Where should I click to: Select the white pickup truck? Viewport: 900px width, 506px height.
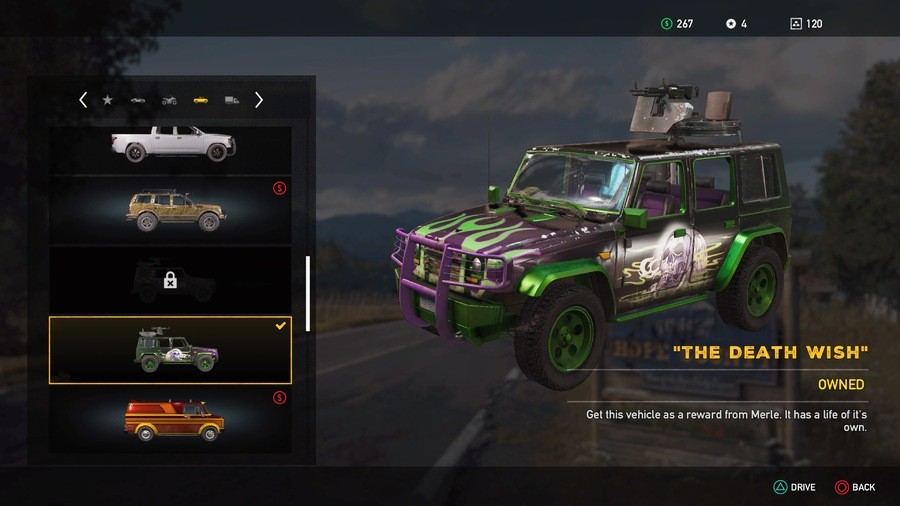point(171,145)
